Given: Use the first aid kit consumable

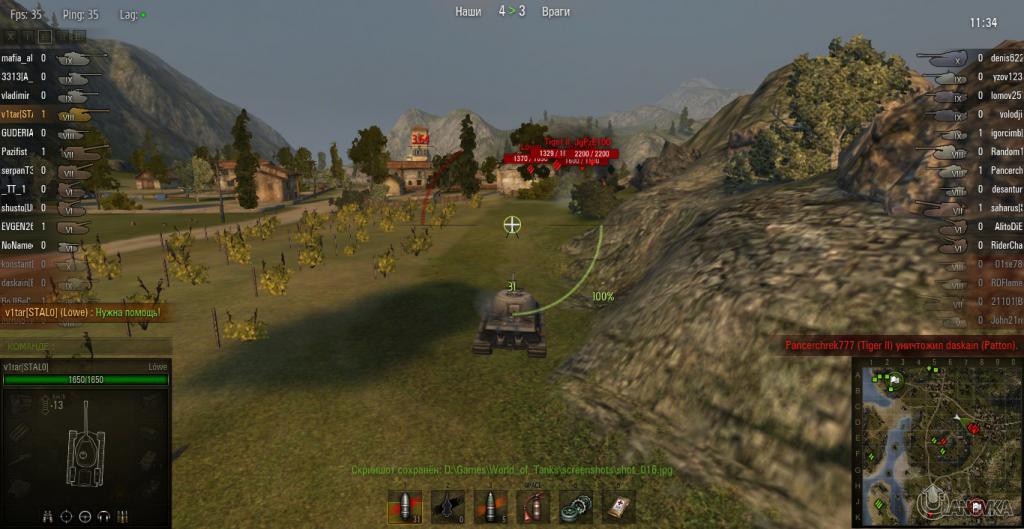Looking at the screenshot, I should [x=618, y=507].
